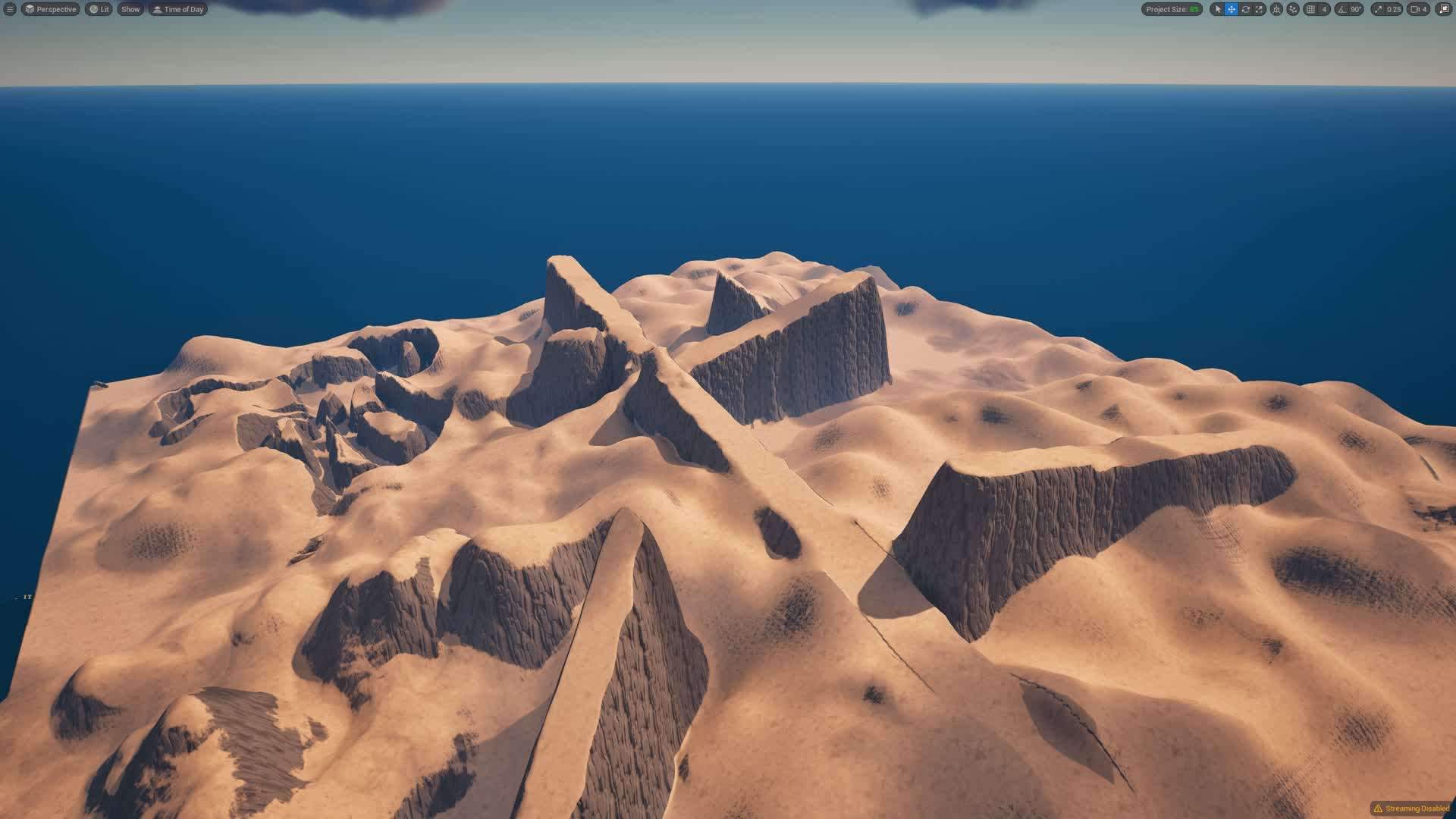Image resolution: width=1456 pixels, height=819 pixels.
Task: Click the transform gizmo space icon
Action: [x=1276, y=9]
